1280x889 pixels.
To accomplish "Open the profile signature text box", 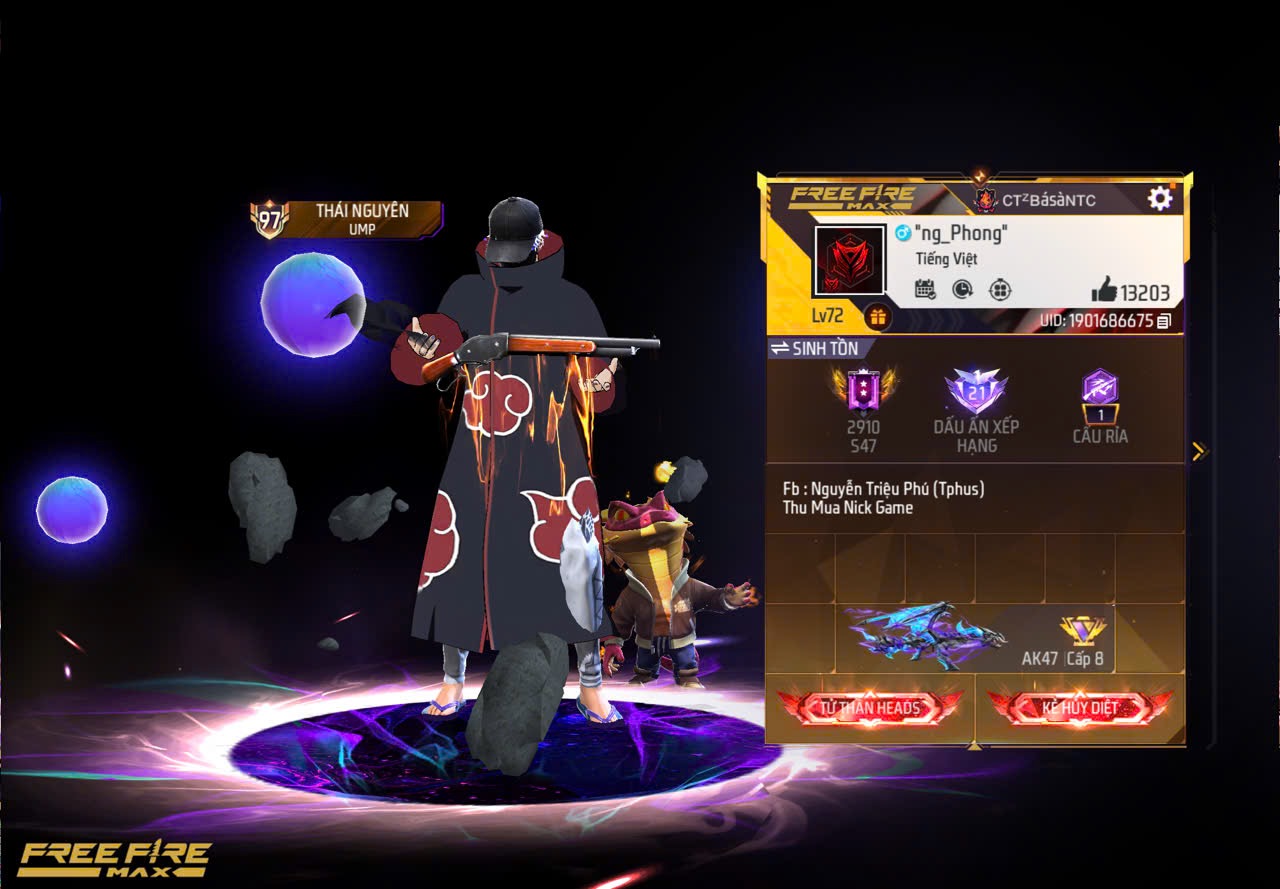I will 974,498.
